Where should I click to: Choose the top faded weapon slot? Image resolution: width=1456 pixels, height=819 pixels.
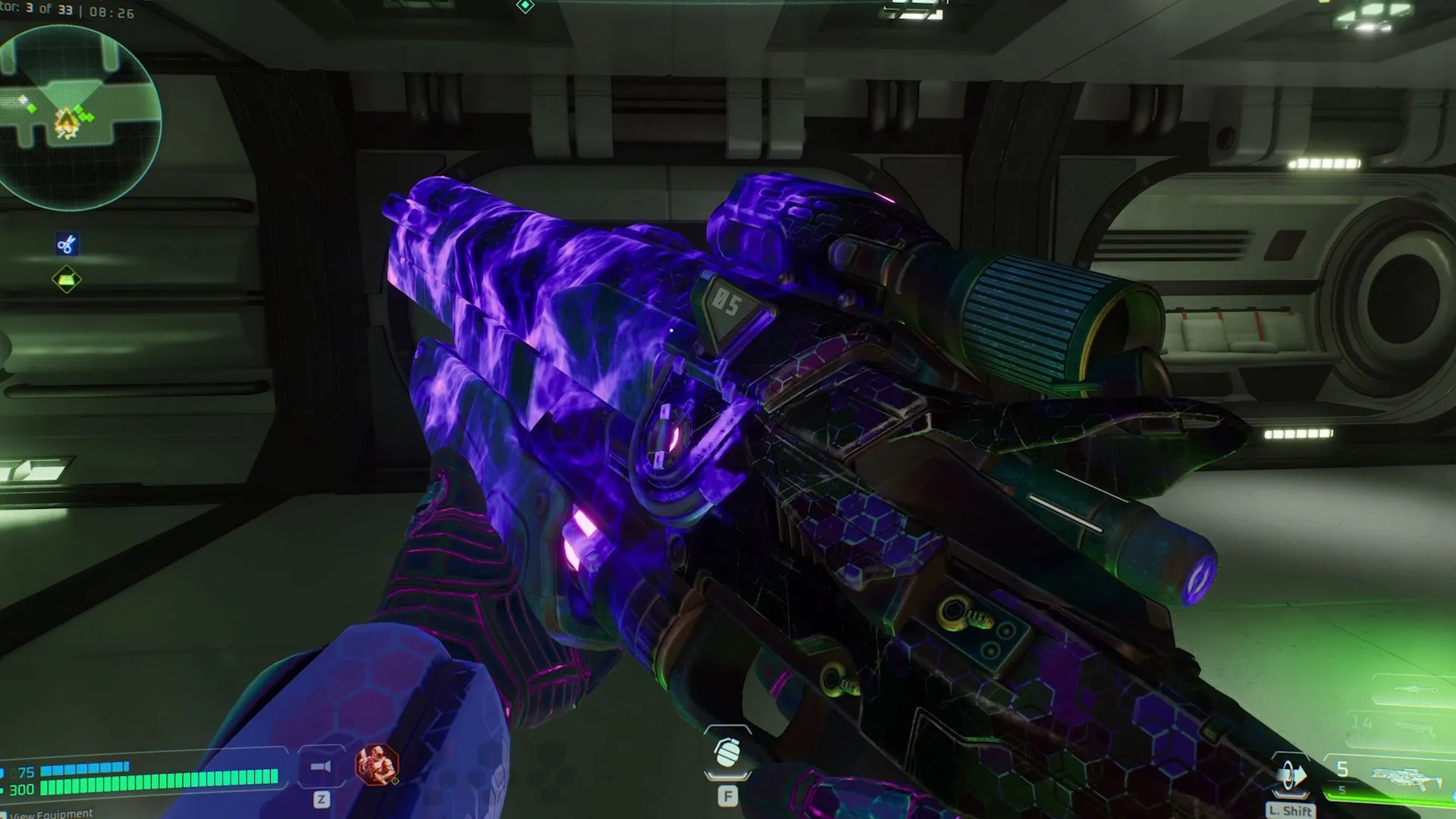point(1415,689)
